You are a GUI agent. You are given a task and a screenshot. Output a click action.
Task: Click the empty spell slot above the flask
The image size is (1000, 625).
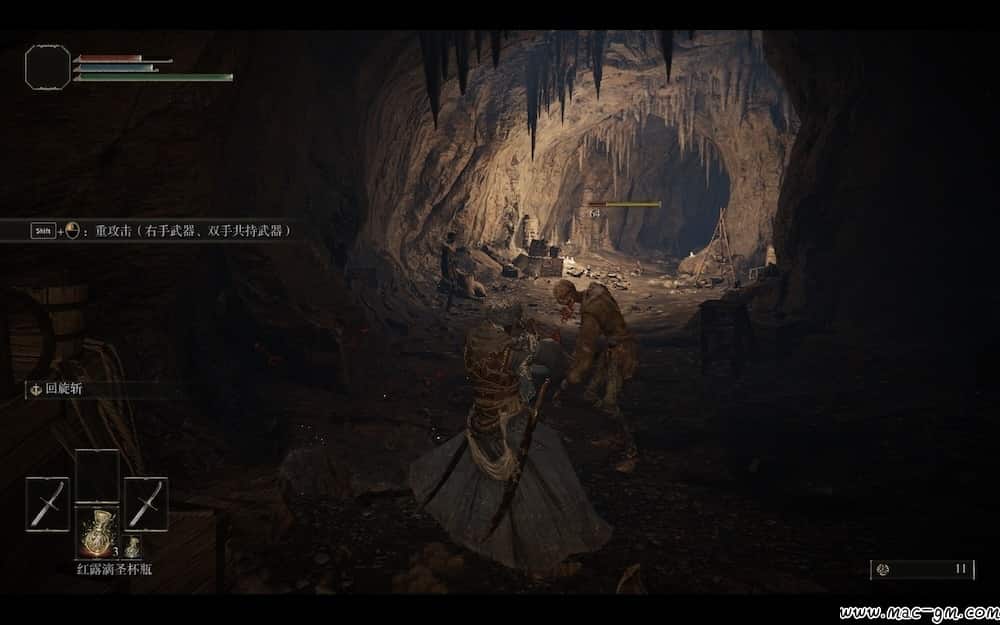(97, 476)
